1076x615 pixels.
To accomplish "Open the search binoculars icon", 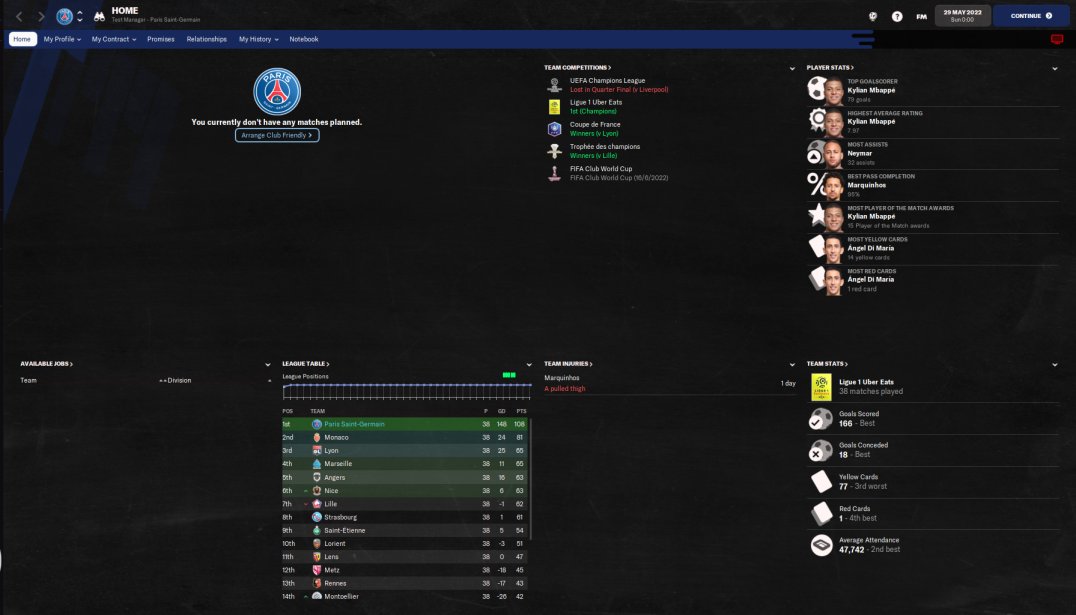I will pos(99,16).
